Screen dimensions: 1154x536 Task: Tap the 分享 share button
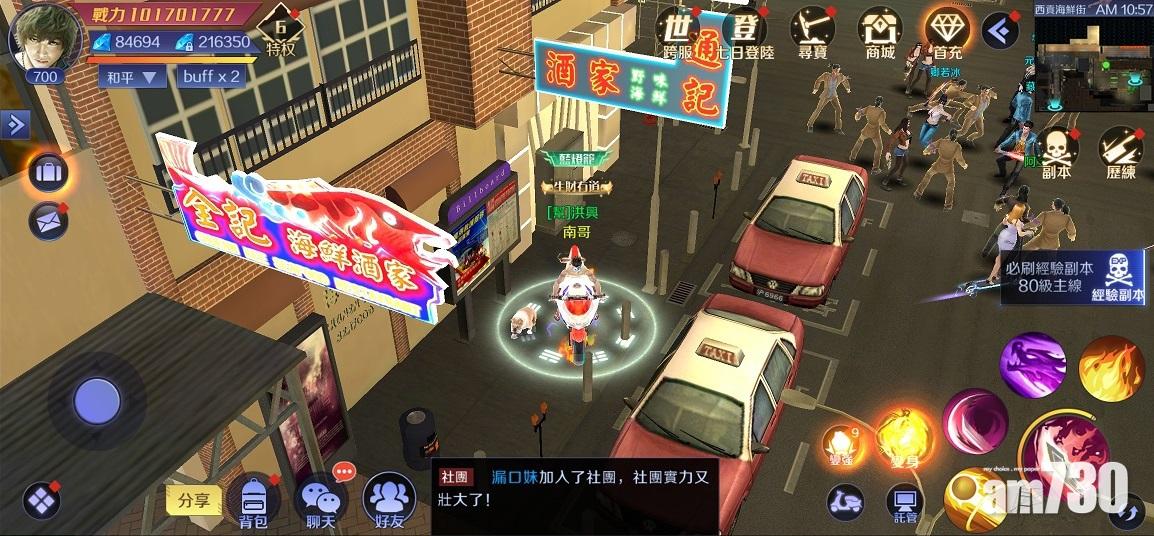click(193, 500)
